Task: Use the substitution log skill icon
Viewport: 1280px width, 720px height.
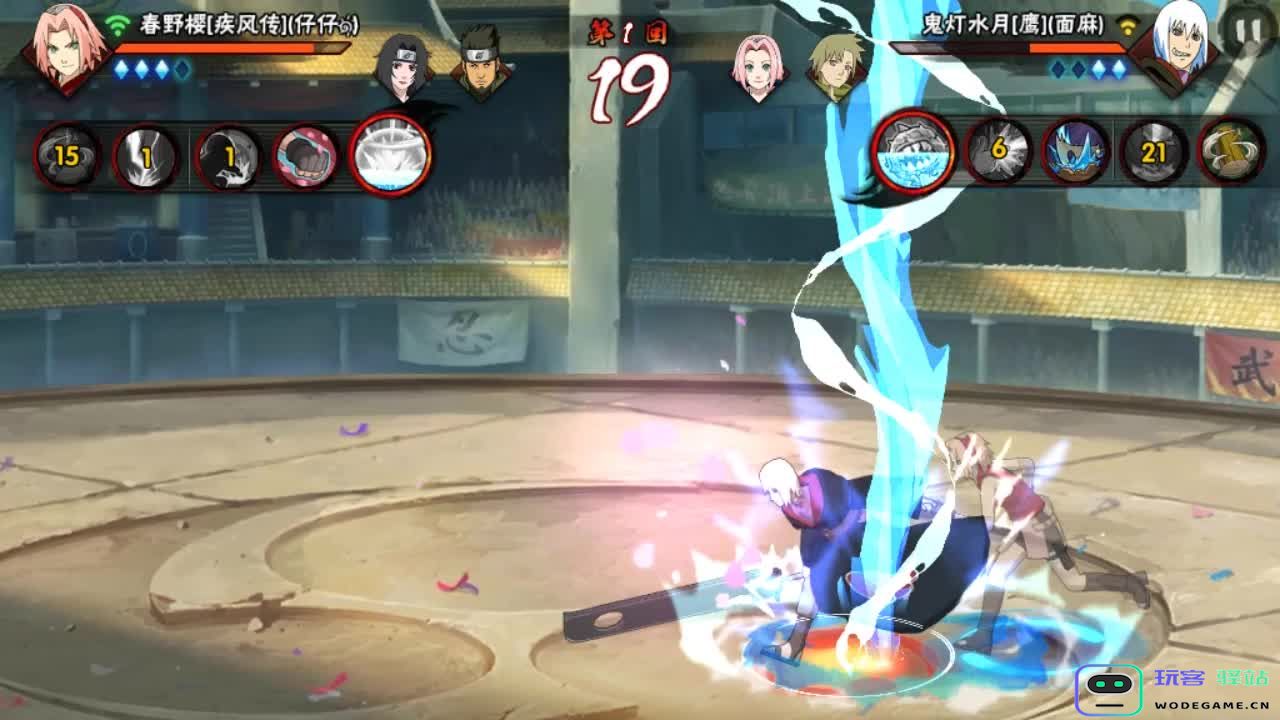Action: click(1231, 153)
